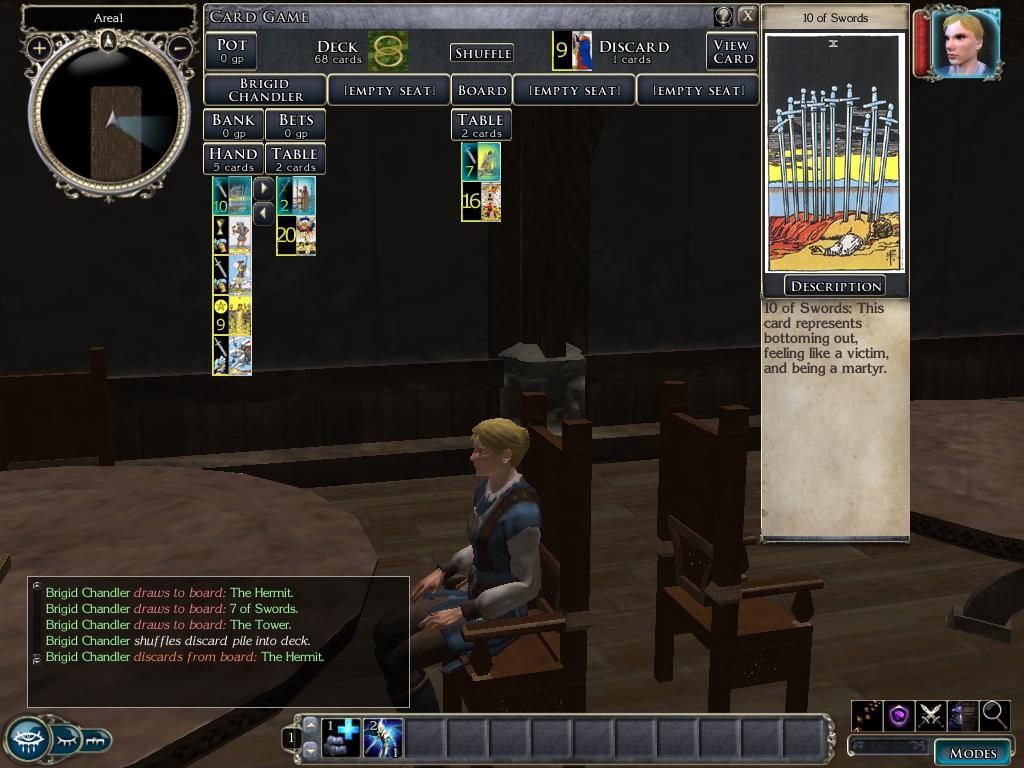Click the View Card button
Screen dimensions: 1024x768
(732, 52)
